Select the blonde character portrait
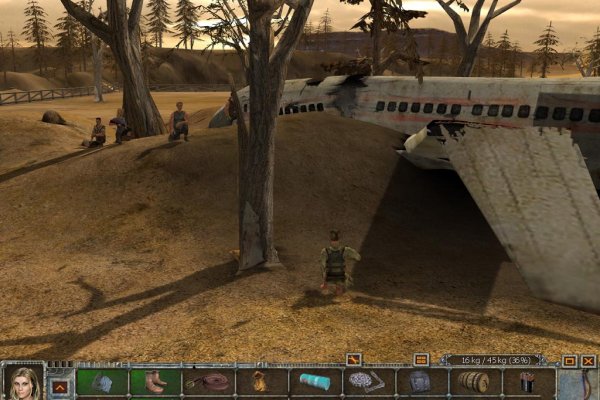Viewport: 600px width, 400px height. (22, 382)
